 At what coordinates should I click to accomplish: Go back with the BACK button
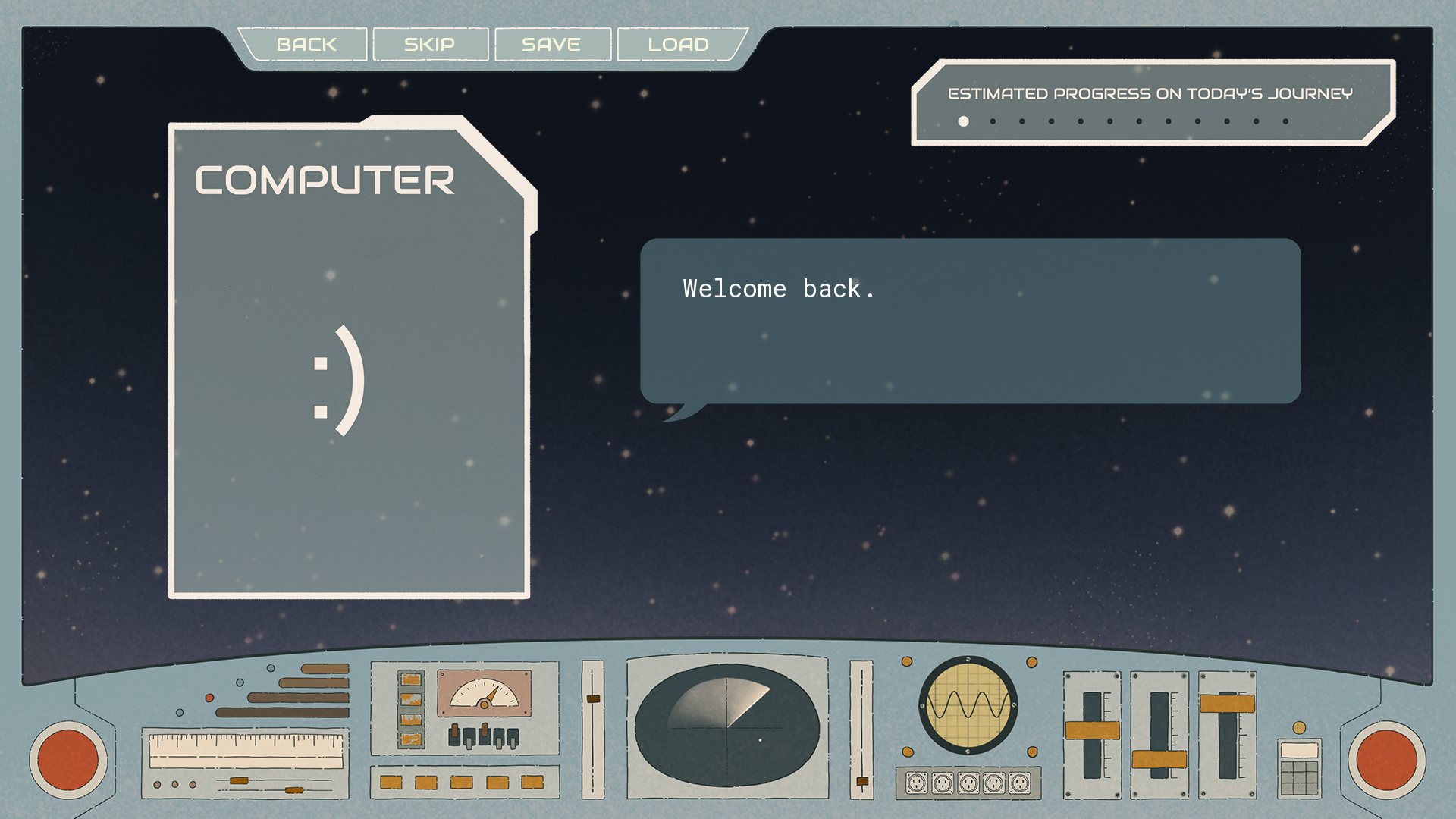[306, 45]
